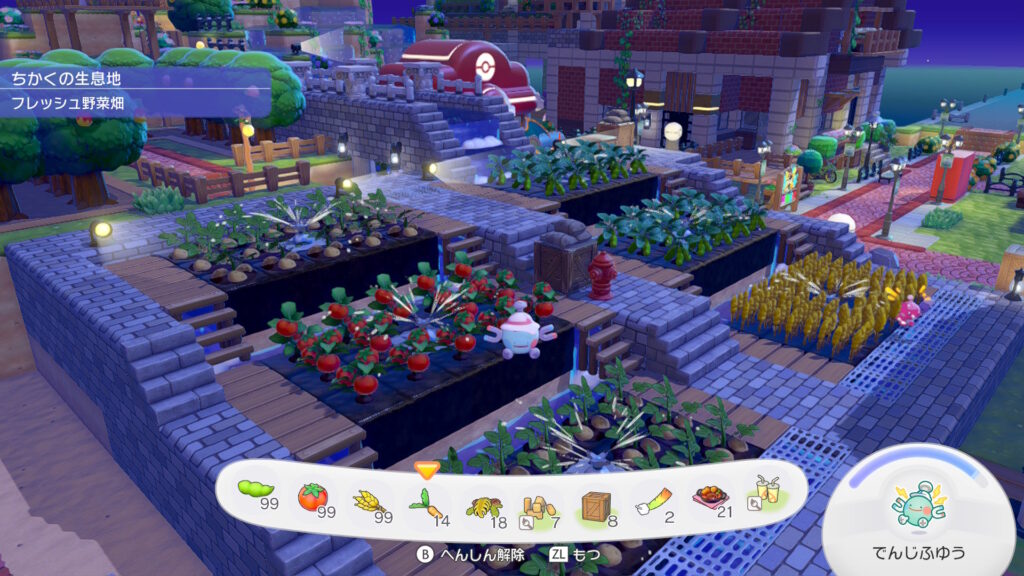Select the green beans hotbar slot

tap(256, 492)
